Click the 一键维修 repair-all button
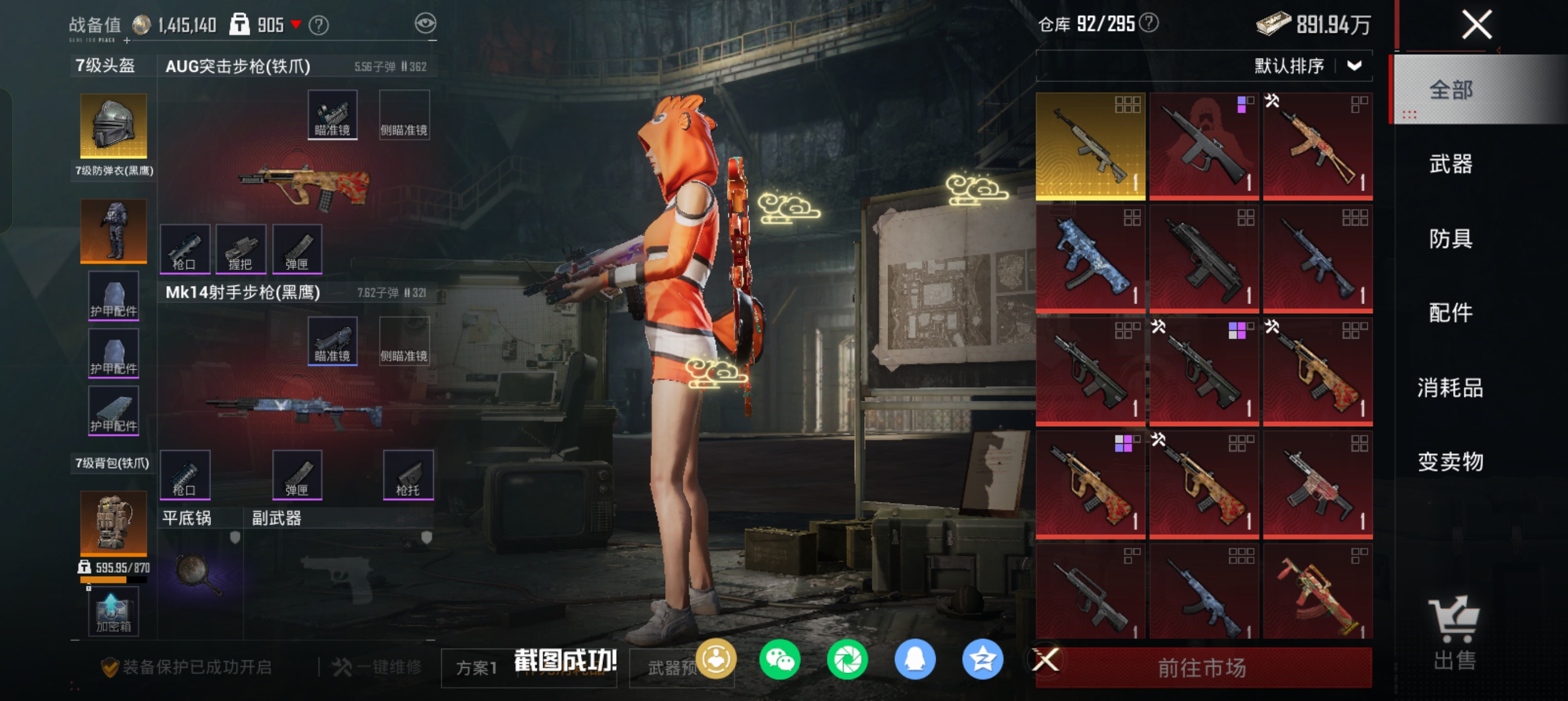1568x701 pixels. point(377,668)
